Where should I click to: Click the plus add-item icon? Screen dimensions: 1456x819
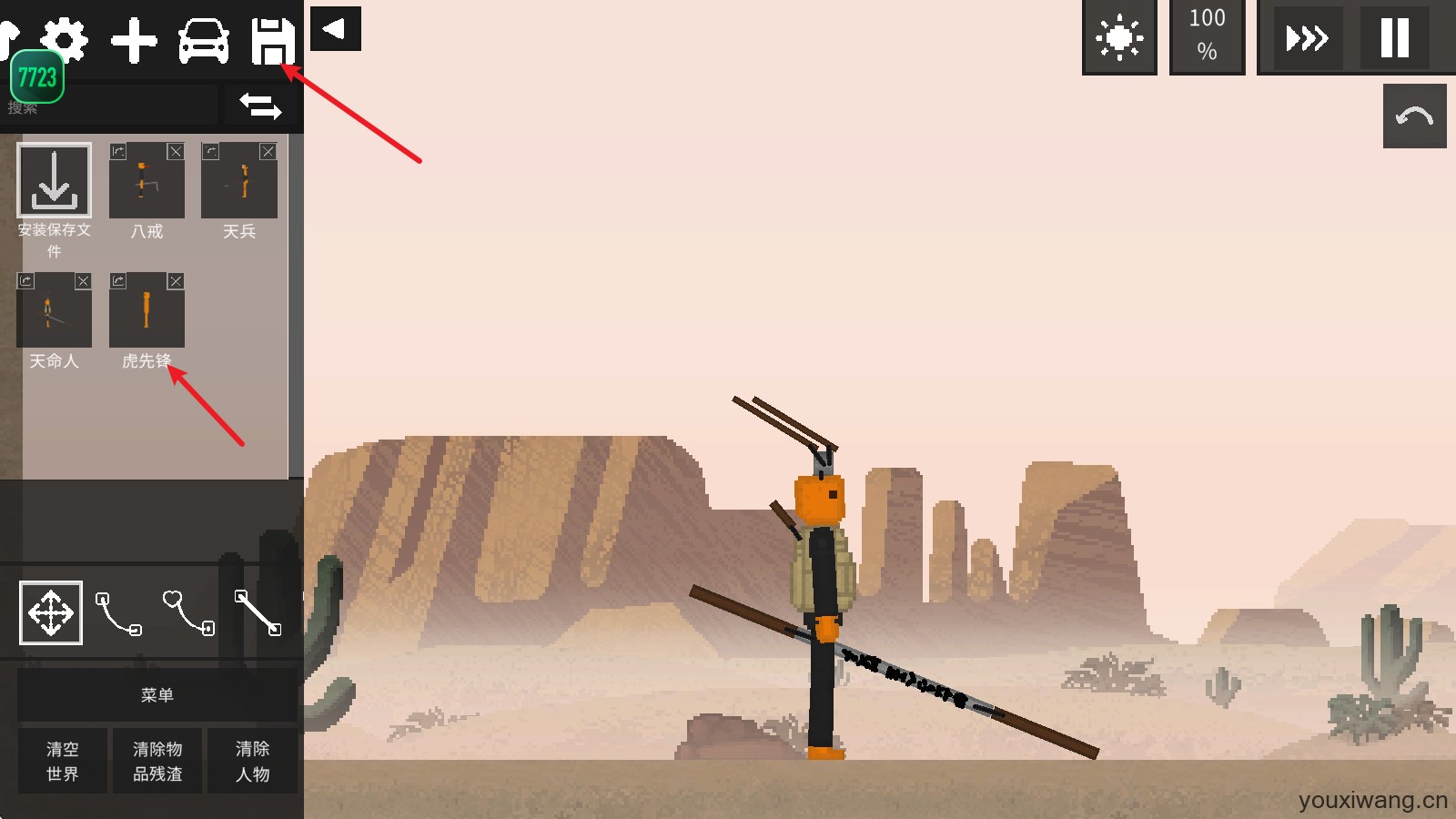click(x=134, y=41)
